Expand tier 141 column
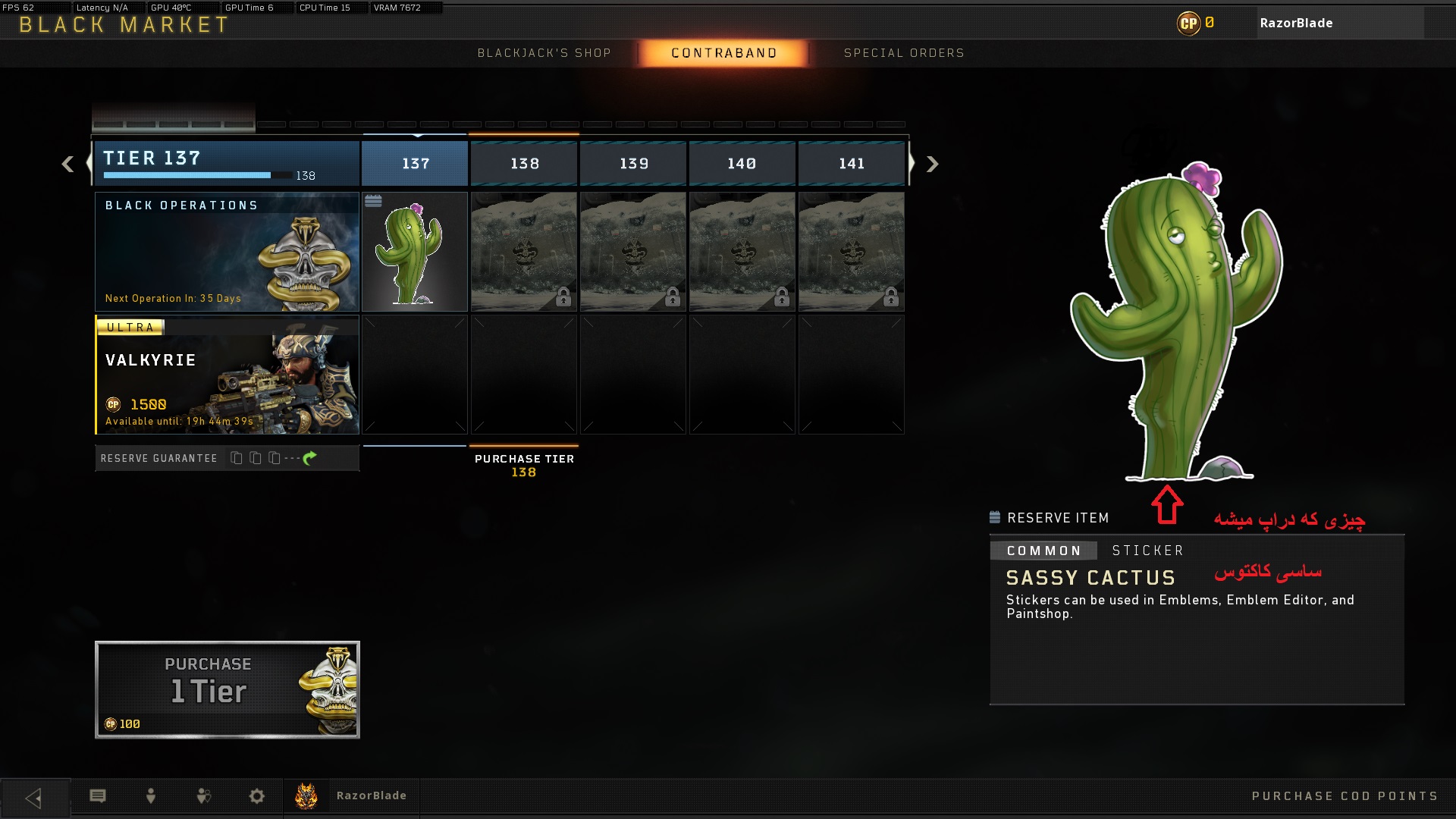This screenshot has width=1456, height=819. (851, 163)
